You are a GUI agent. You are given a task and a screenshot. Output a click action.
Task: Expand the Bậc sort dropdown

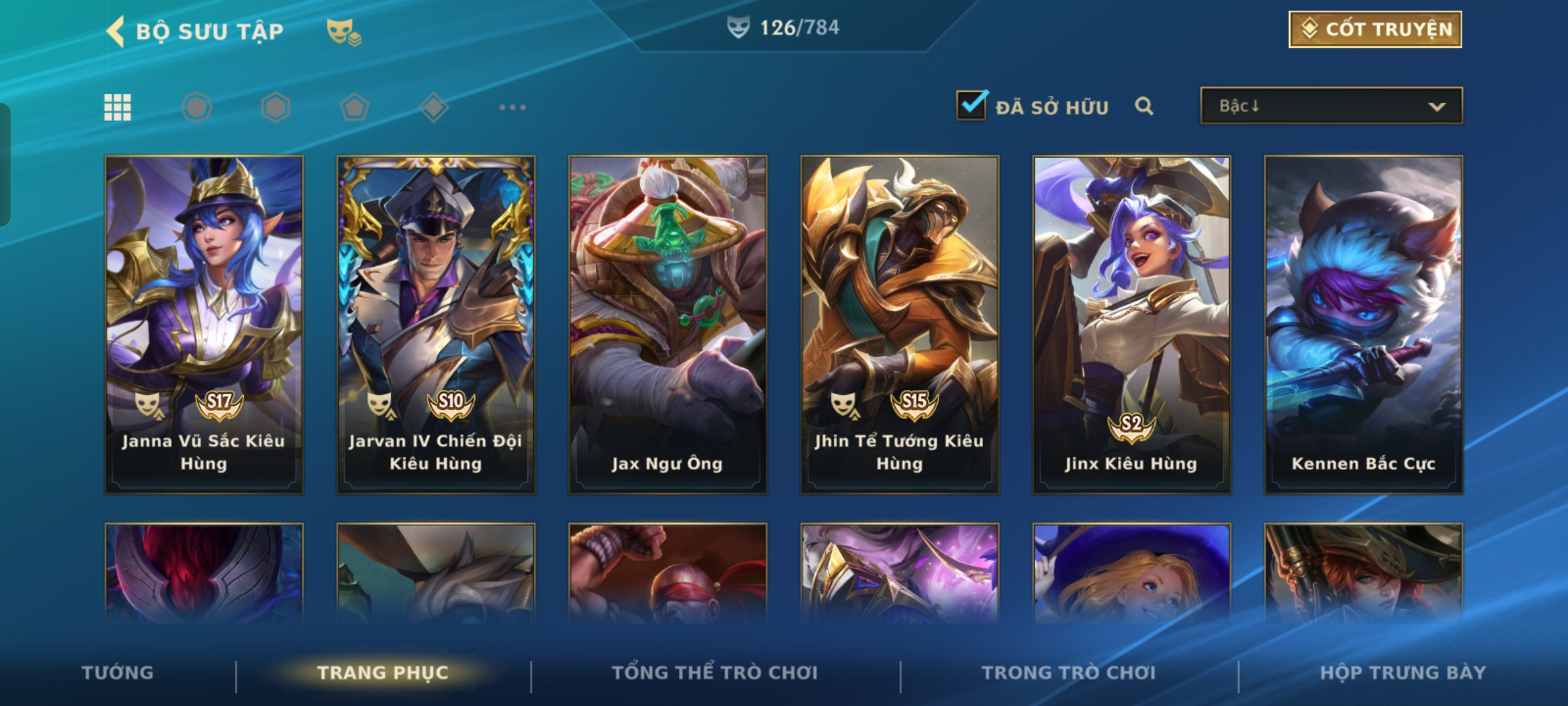click(1331, 106)
